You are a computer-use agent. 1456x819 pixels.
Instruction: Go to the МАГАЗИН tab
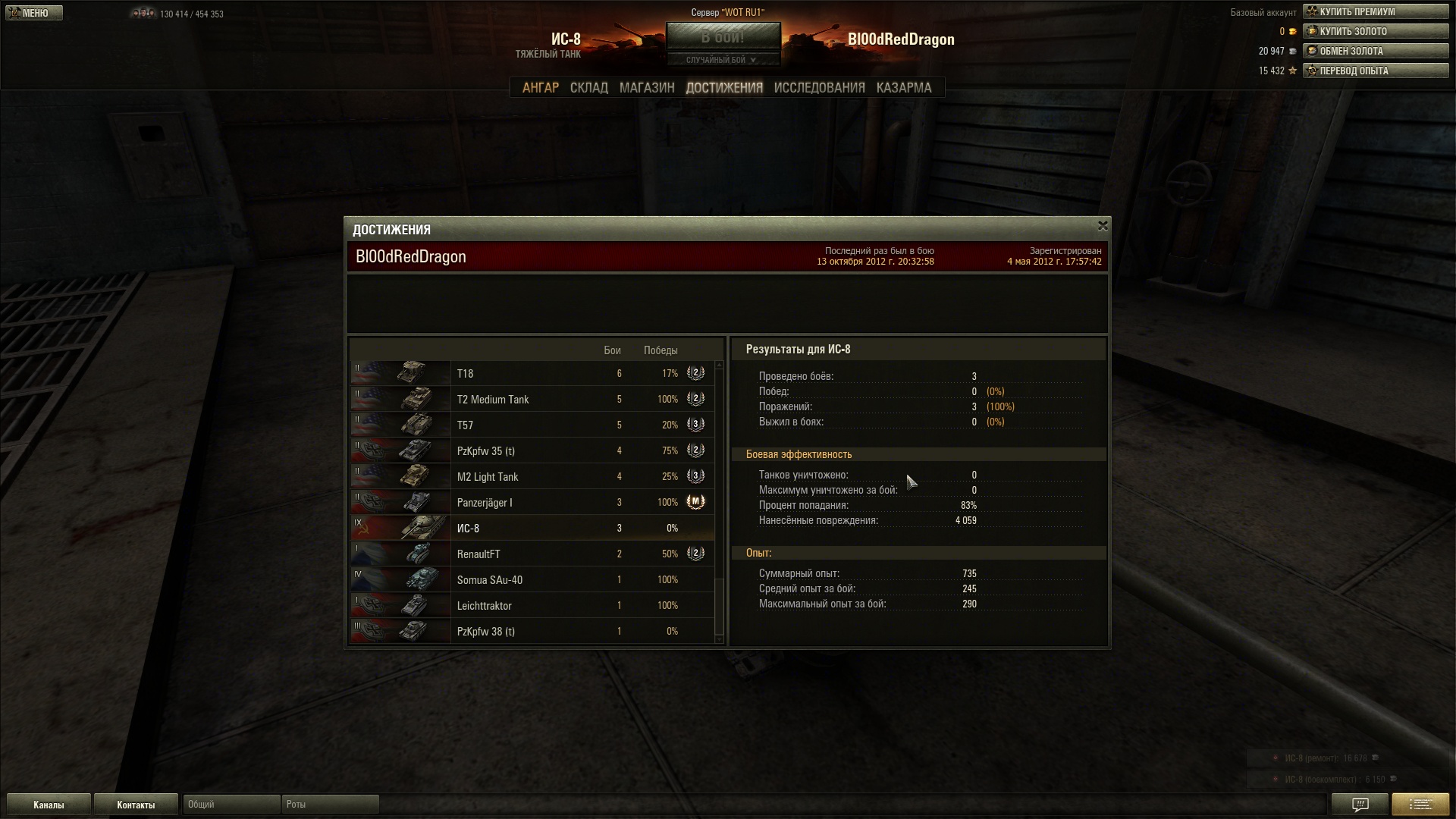point(646,88)
